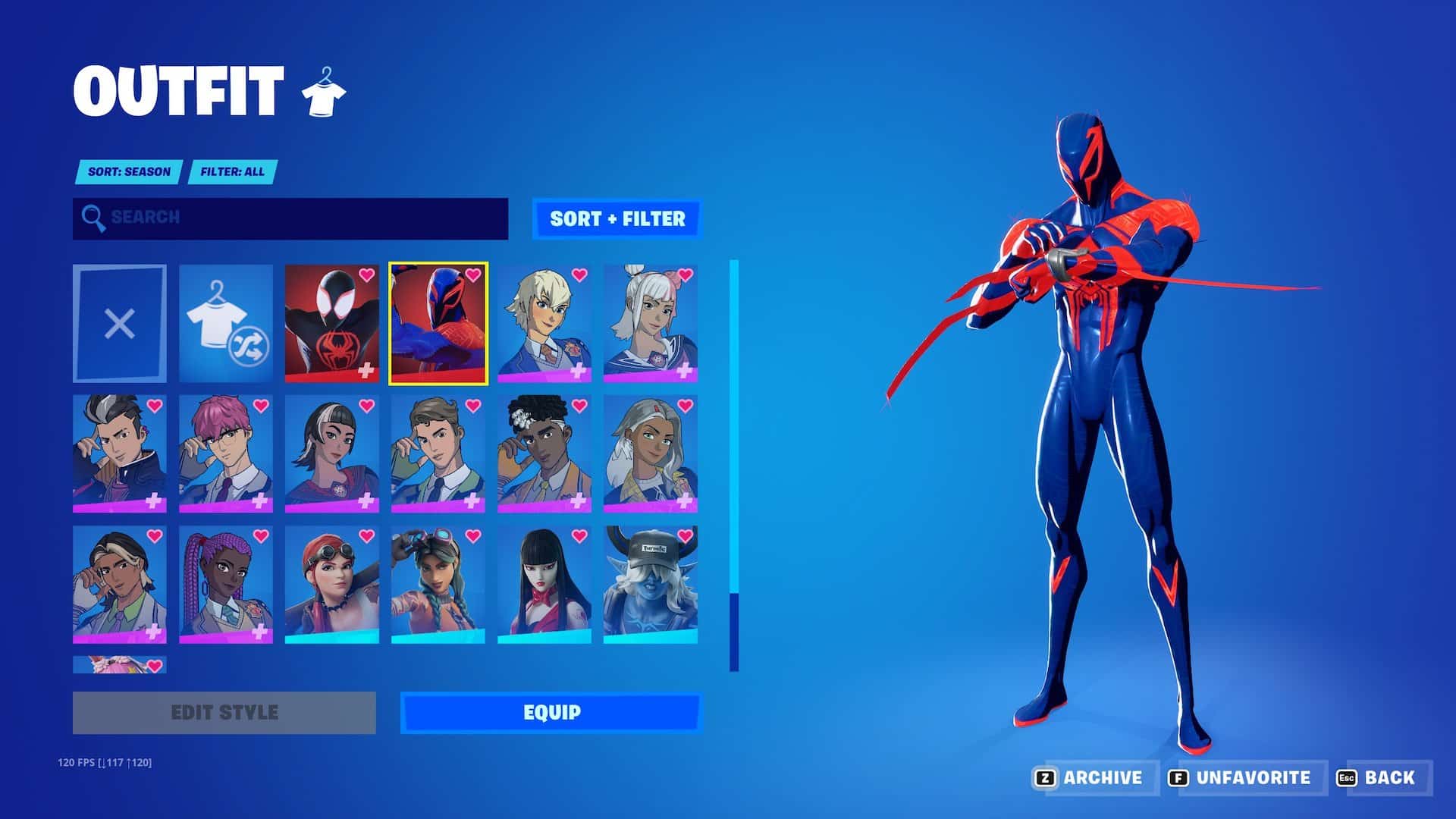Click the magnifying glass in the search bar
The height and width of the screenshot is (819, 1456).
coord(93,219)
